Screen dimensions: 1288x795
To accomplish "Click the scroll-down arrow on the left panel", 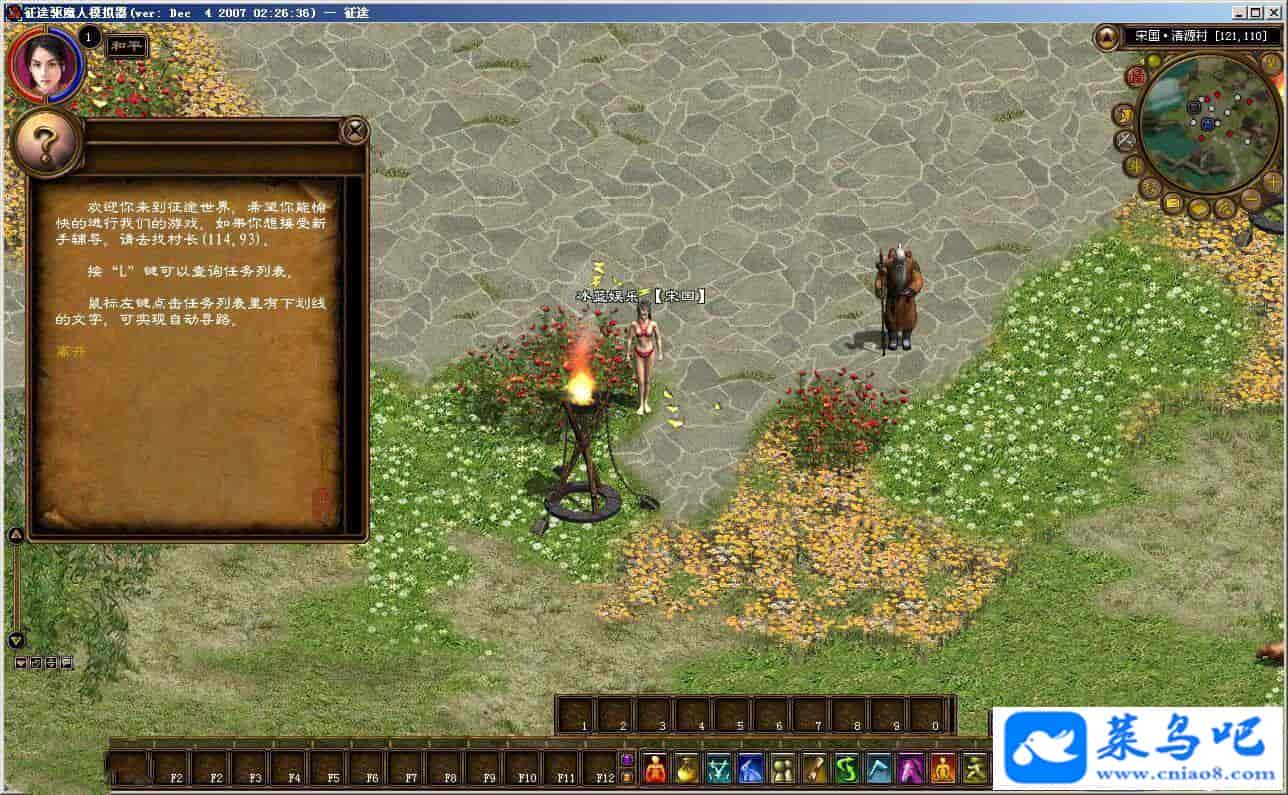I will (x=16, y=640).
